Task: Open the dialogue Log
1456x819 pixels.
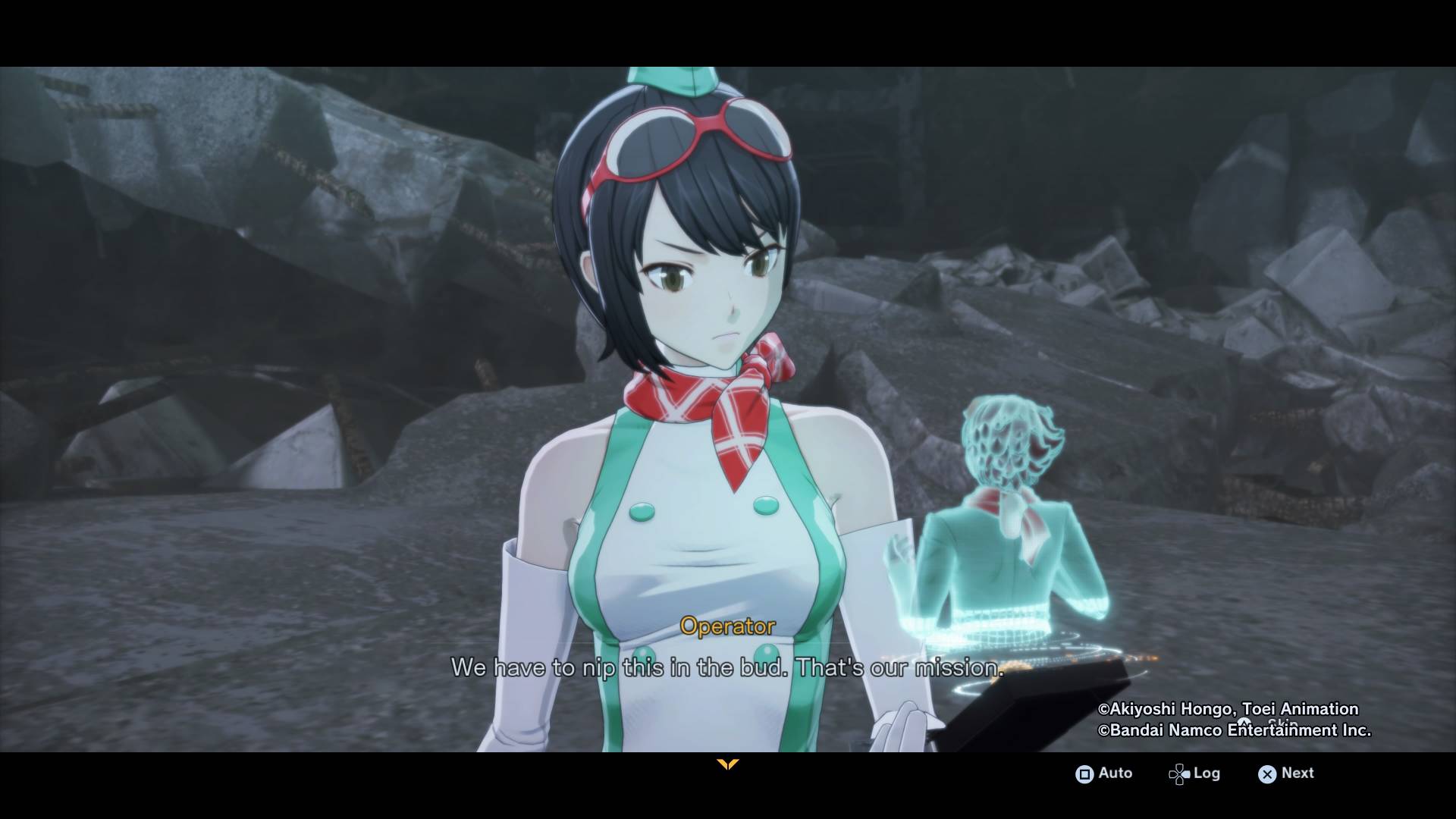Action: (1194, 773)
